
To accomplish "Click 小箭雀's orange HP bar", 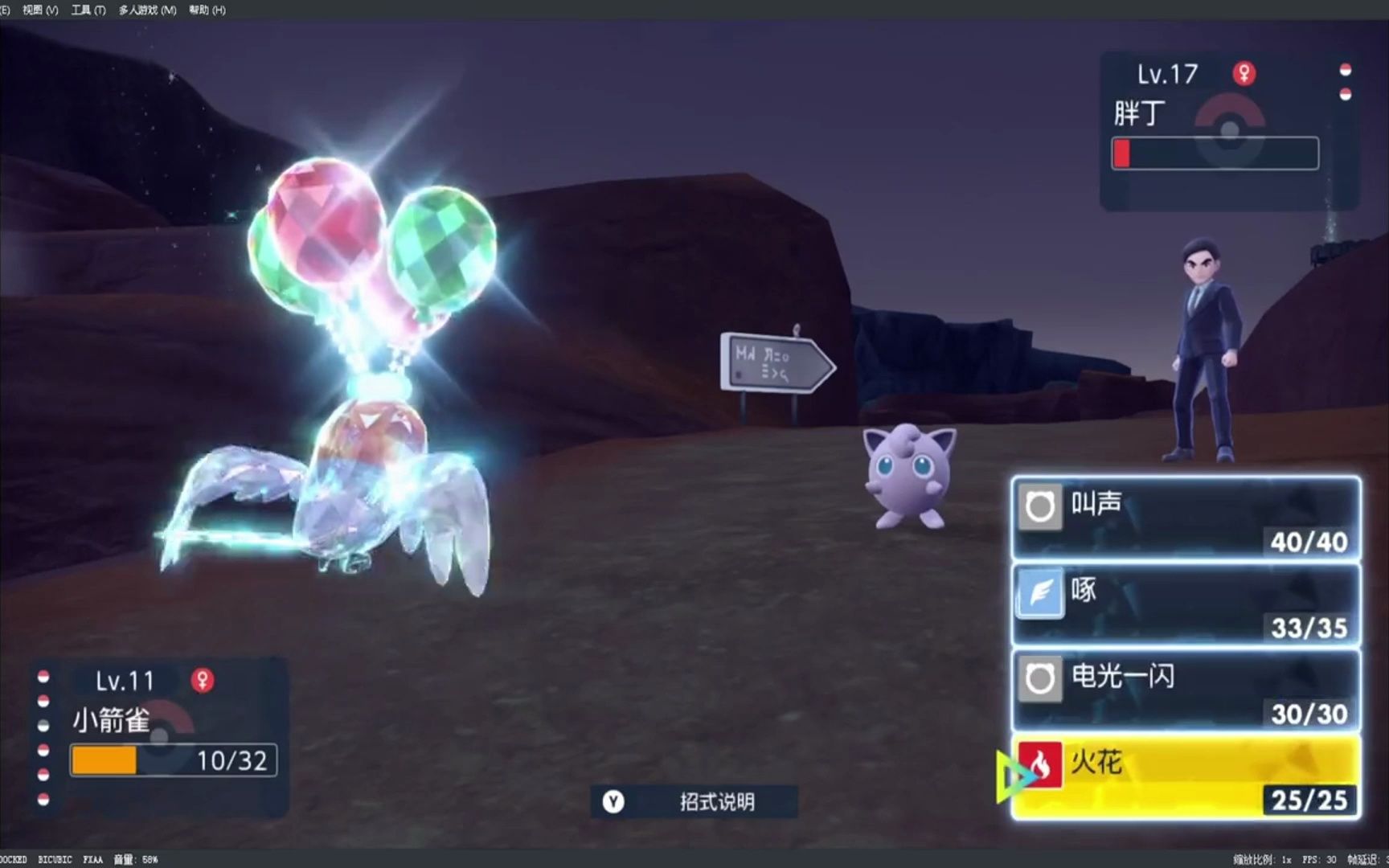I will [x=104, y=759].
